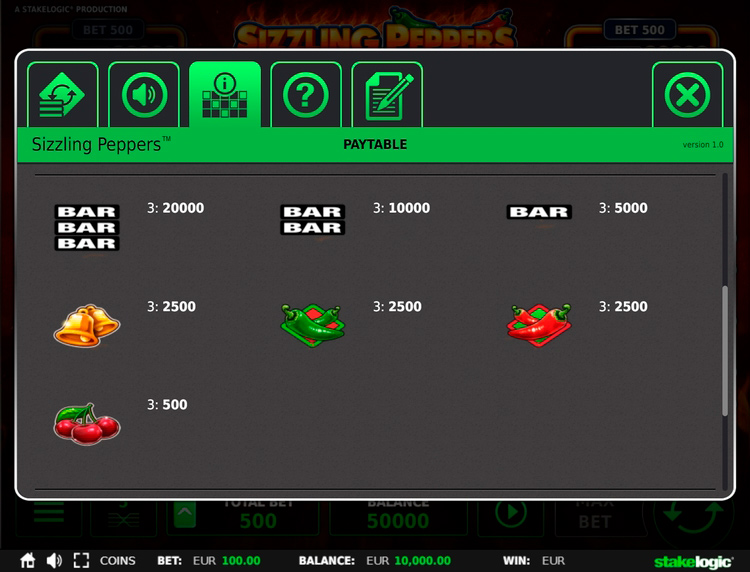Image resolution: width=750 pixels, height=572 pixels.
Task: Visit the Stakelogic logo link
Action: point(691,561)
